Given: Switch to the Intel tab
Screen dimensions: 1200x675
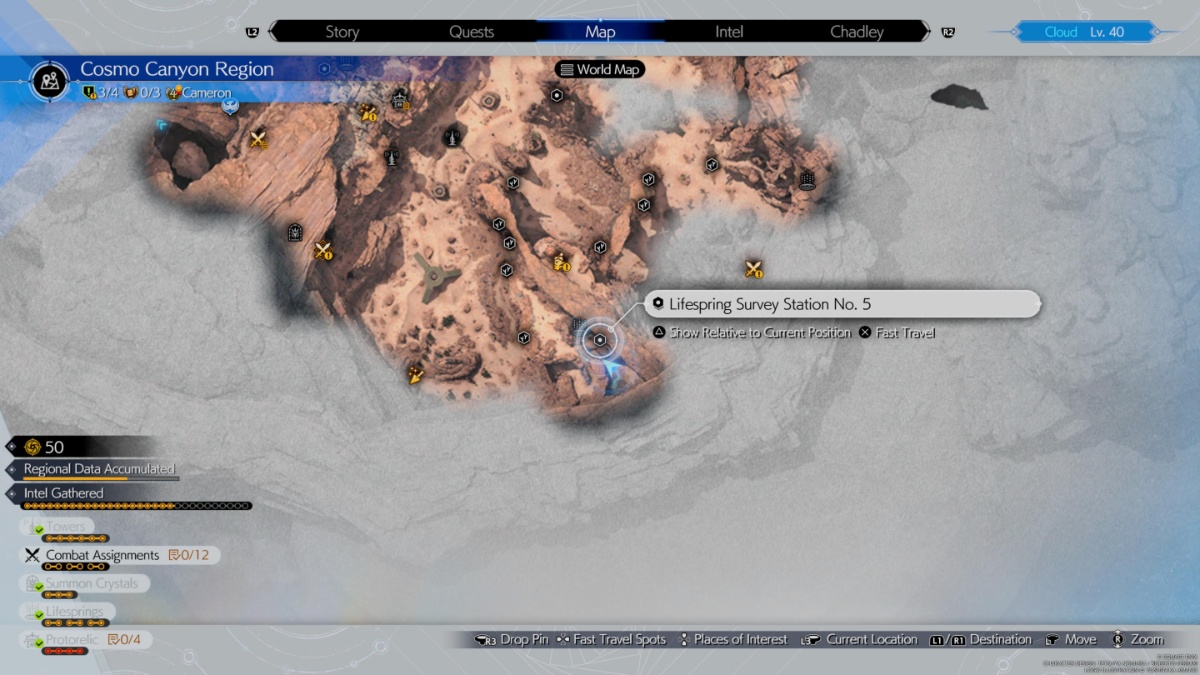Looking at the screenshot, I should [729, 32].
